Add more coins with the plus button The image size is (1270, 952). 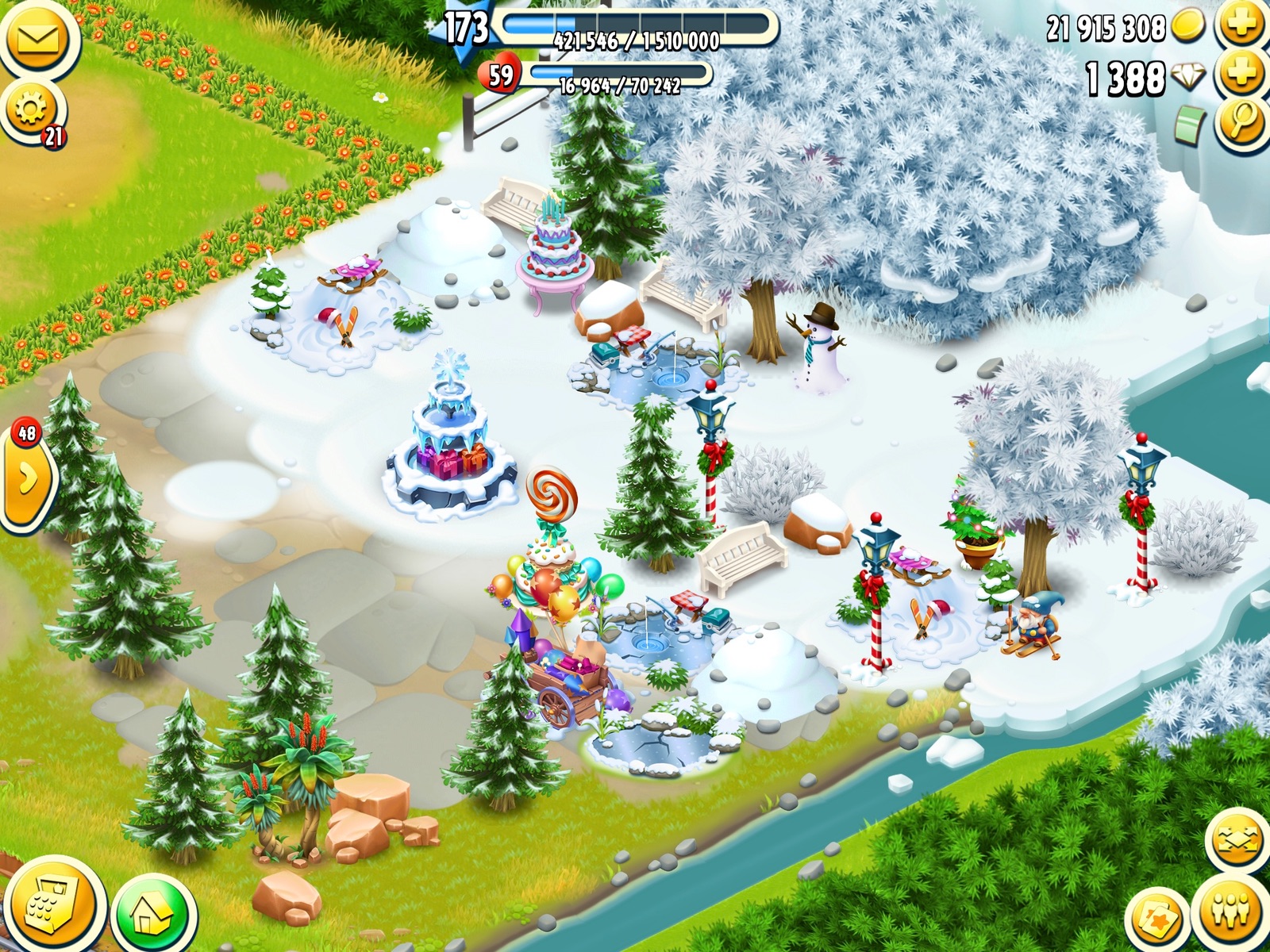(1242, 25)
